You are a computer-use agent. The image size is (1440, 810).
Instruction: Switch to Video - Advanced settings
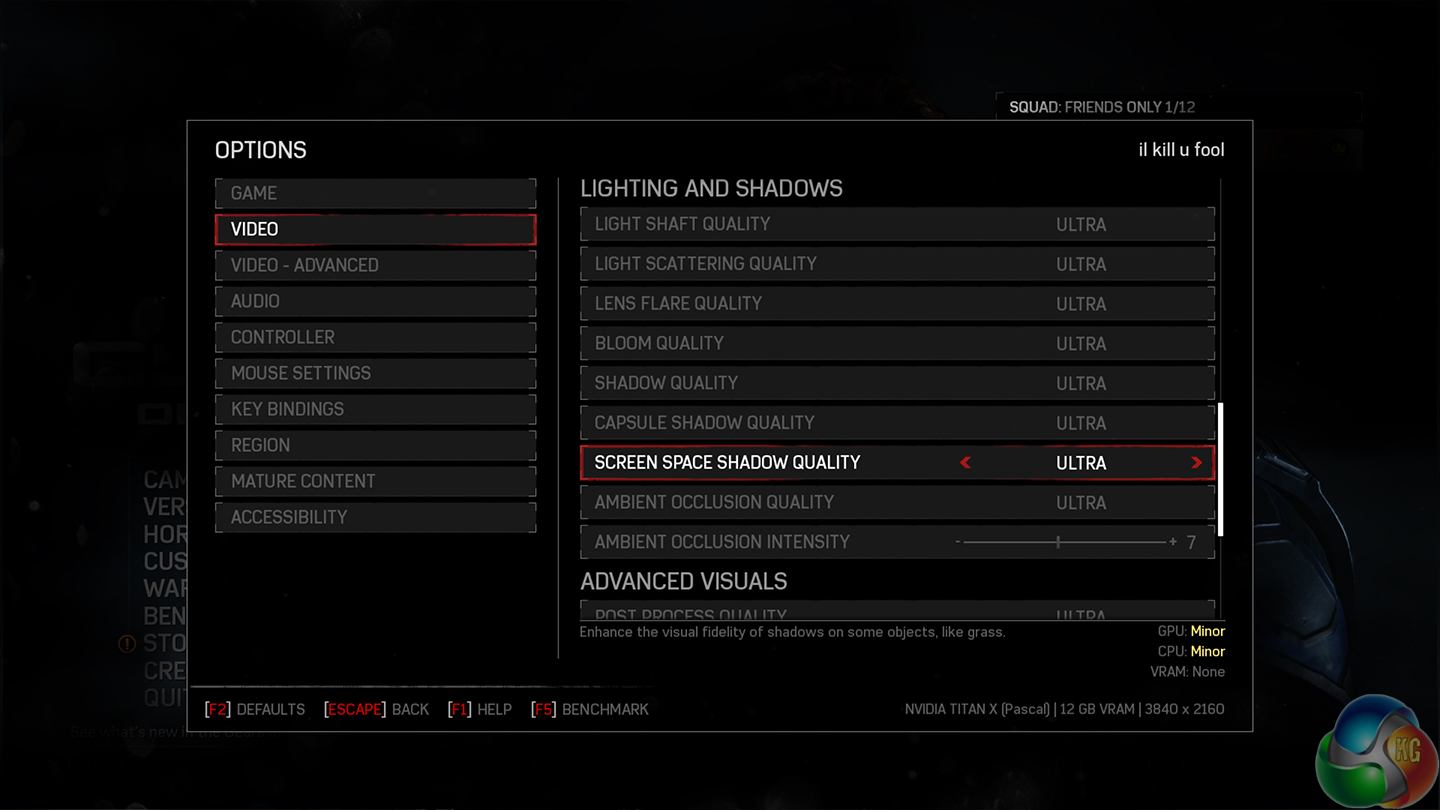pos(375,265)
